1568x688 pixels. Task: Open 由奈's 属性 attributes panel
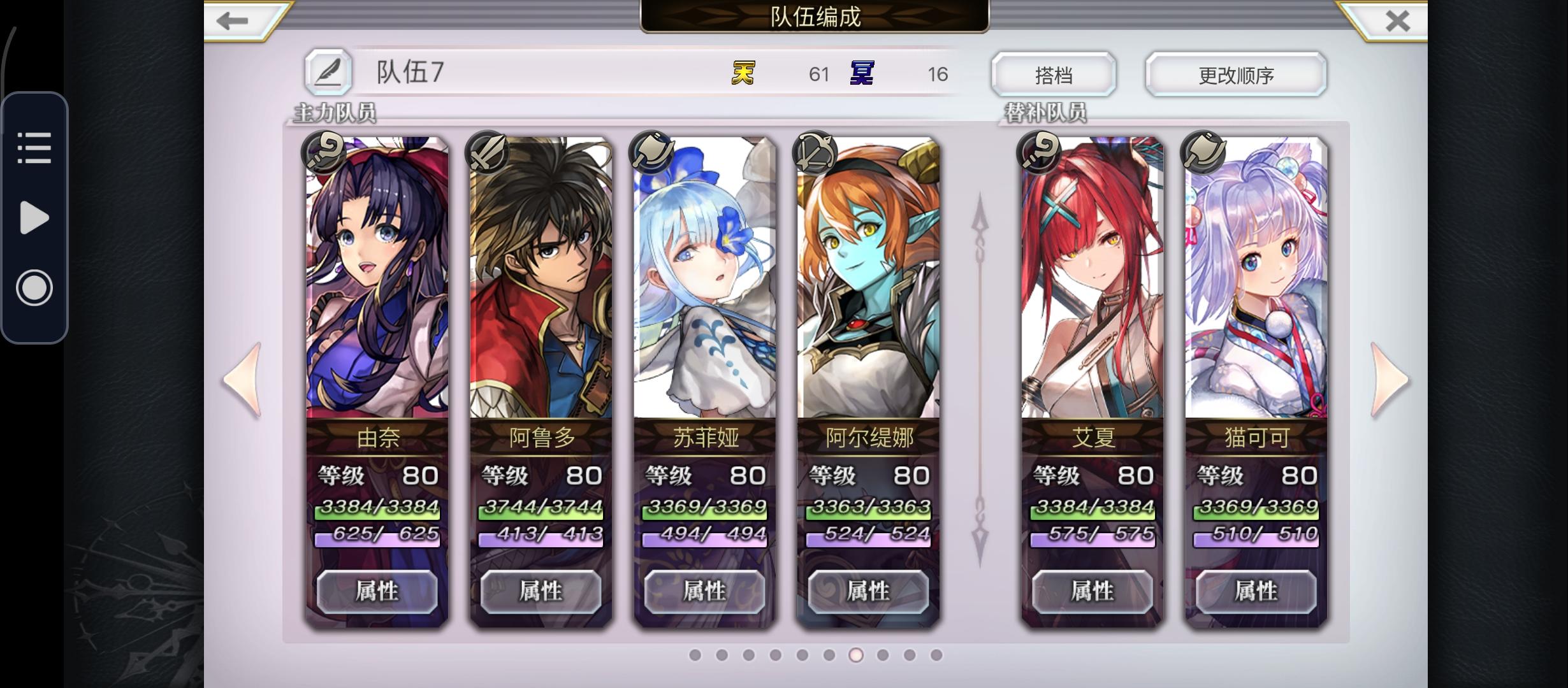tap(377, 591)
